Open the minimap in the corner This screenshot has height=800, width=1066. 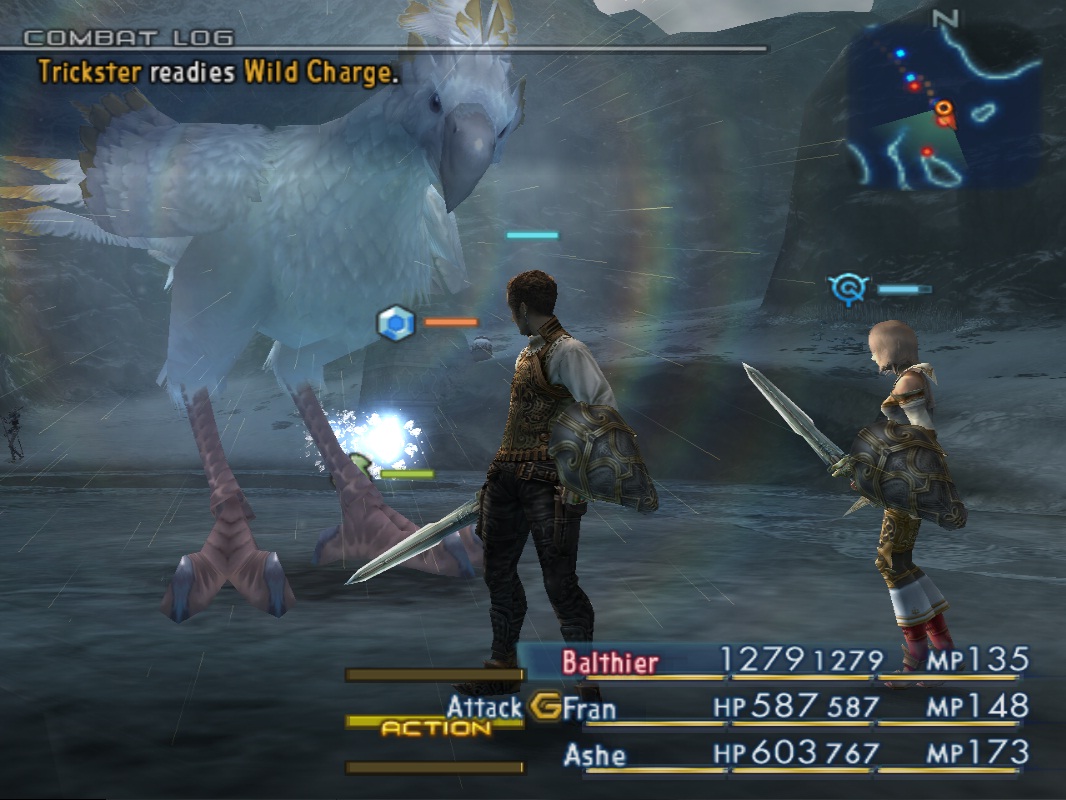pyautogui.click(x=945, y=107)
